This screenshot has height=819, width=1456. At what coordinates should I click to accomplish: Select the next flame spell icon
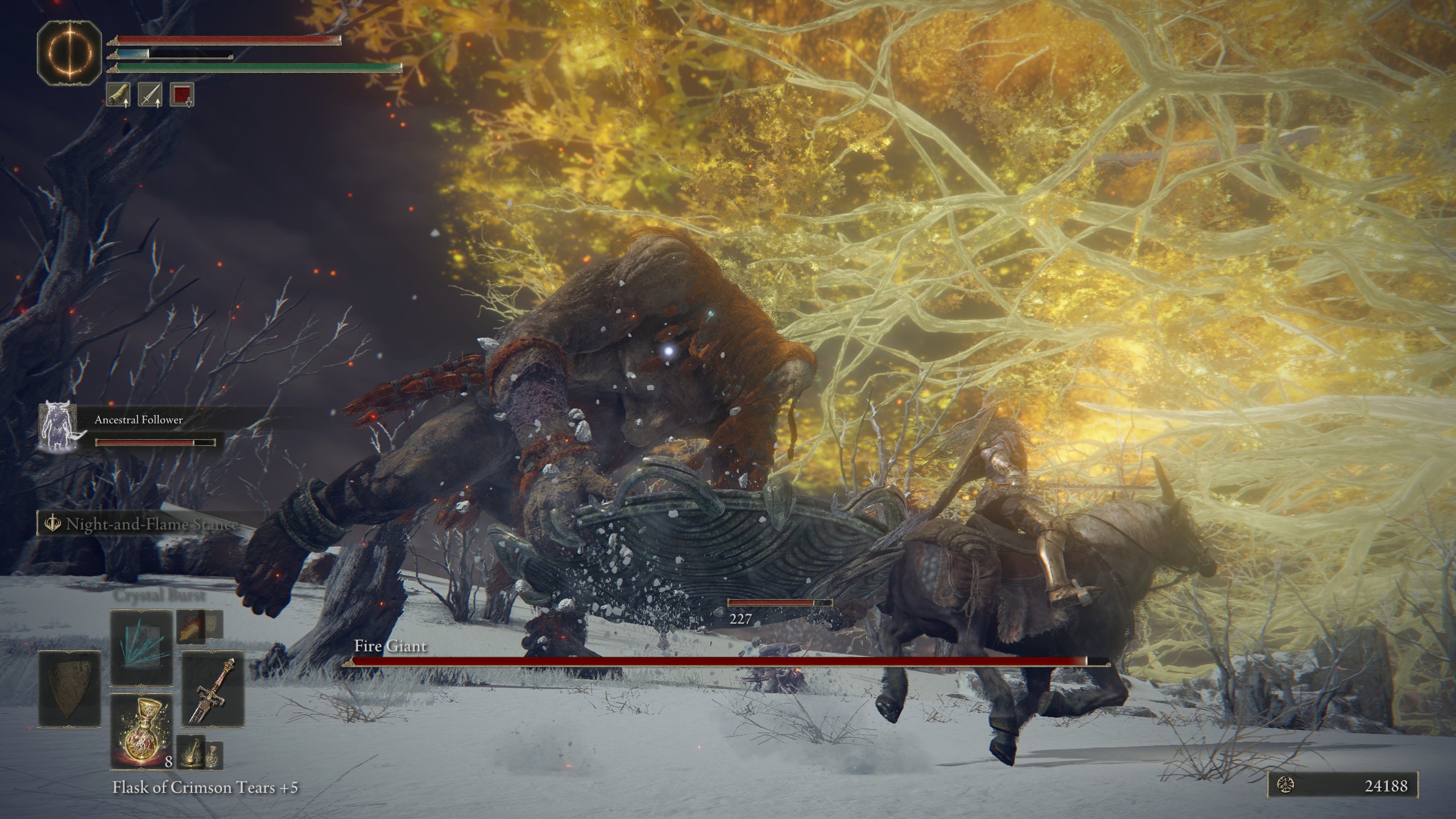point(190,627)
